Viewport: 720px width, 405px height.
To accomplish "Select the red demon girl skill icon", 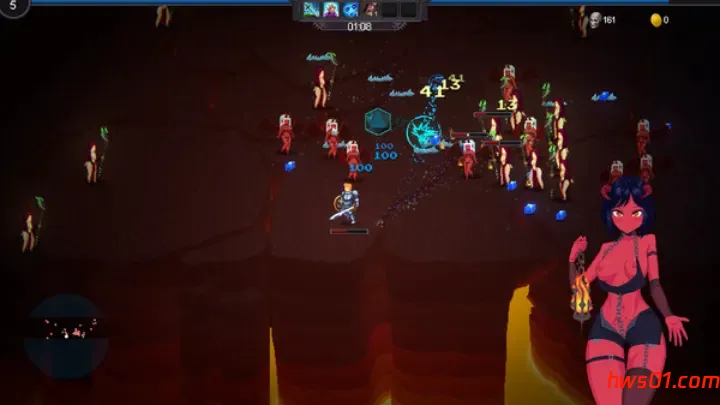I will pos(371,10).
